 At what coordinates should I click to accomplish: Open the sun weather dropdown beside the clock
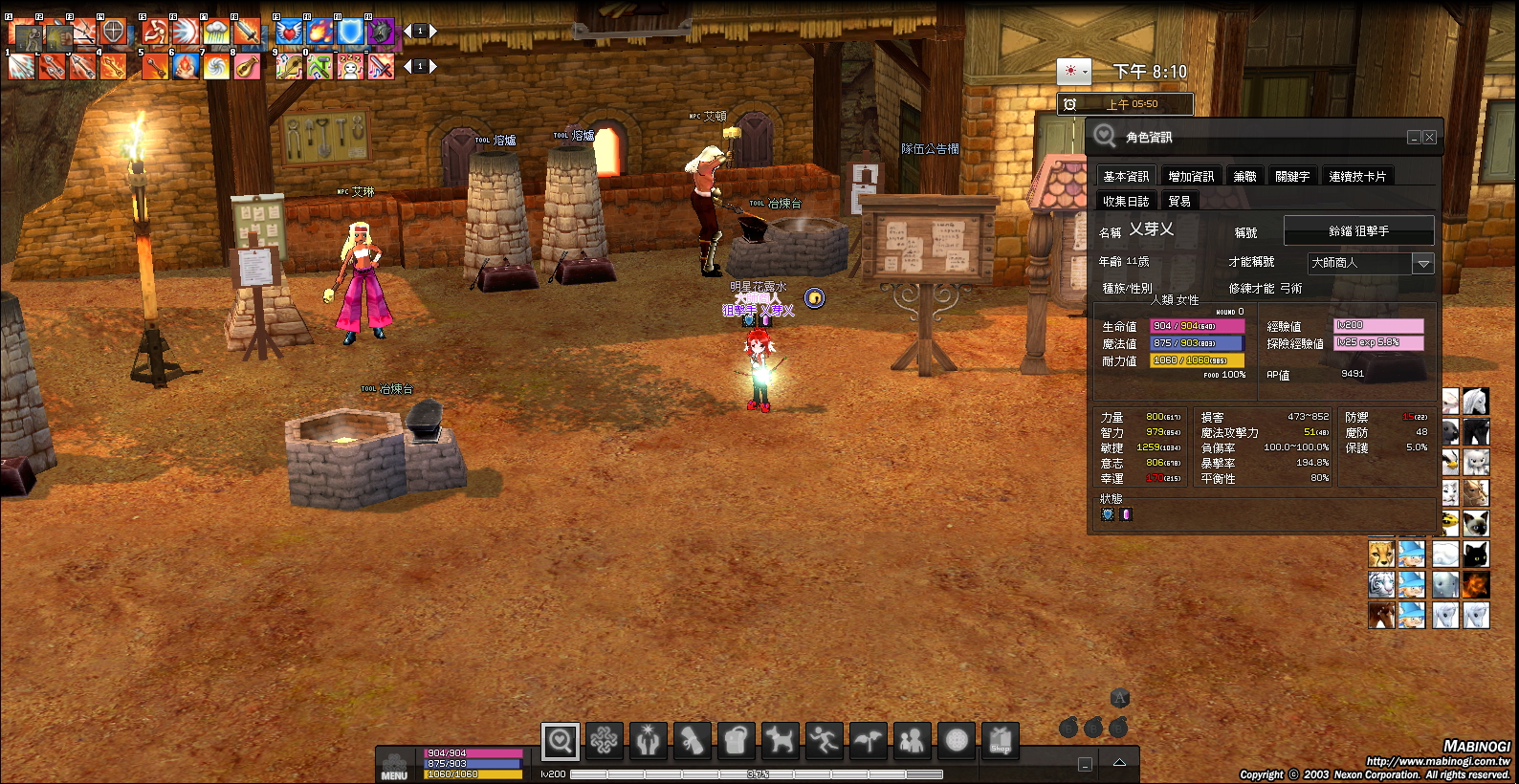pos(1073,71)
